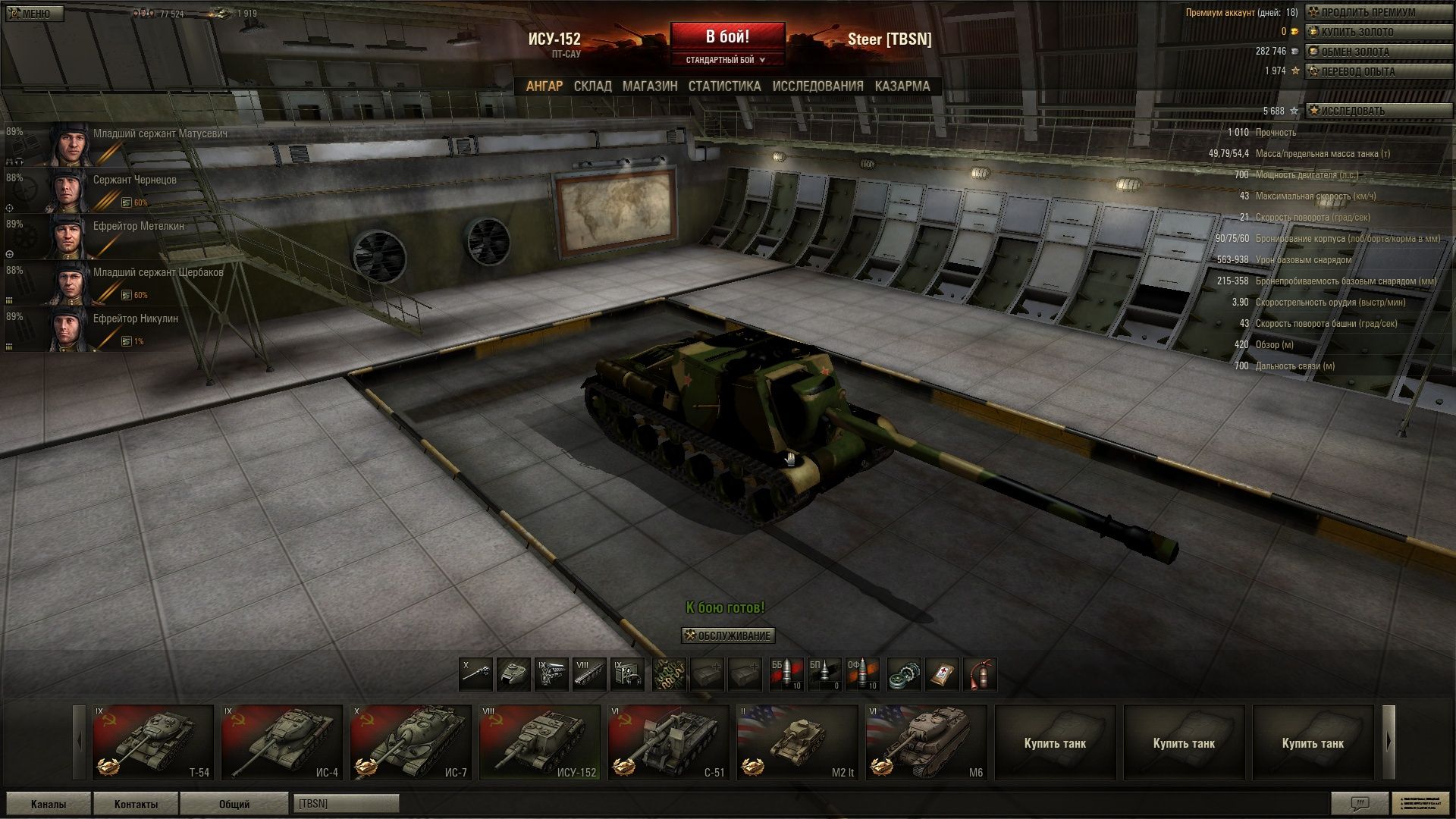Show the Статистика tab
This screenshot has width=1456, height=819.
click(724, 86)
